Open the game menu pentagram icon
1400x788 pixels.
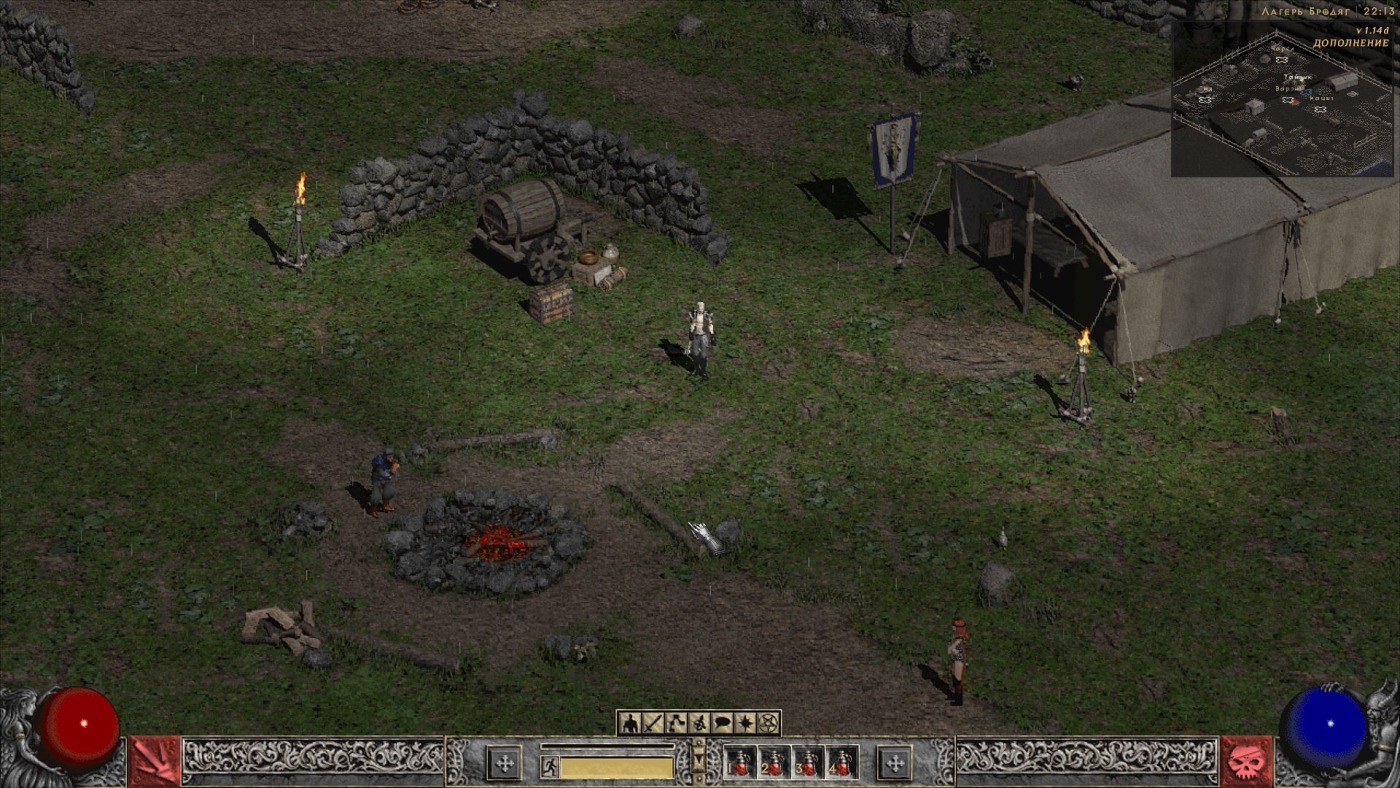point(768,722)
